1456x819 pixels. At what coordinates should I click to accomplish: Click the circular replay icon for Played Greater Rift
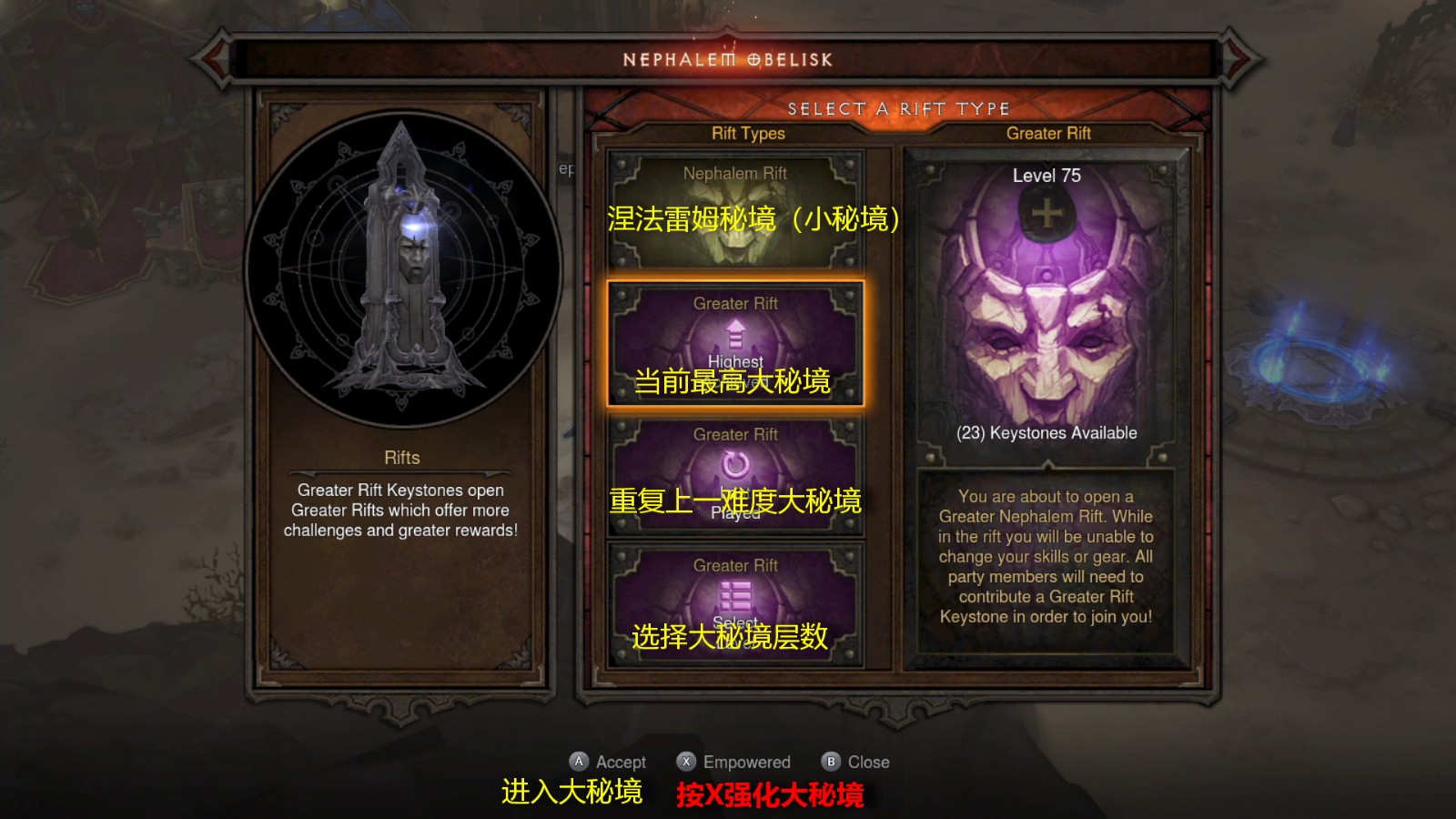737,464
